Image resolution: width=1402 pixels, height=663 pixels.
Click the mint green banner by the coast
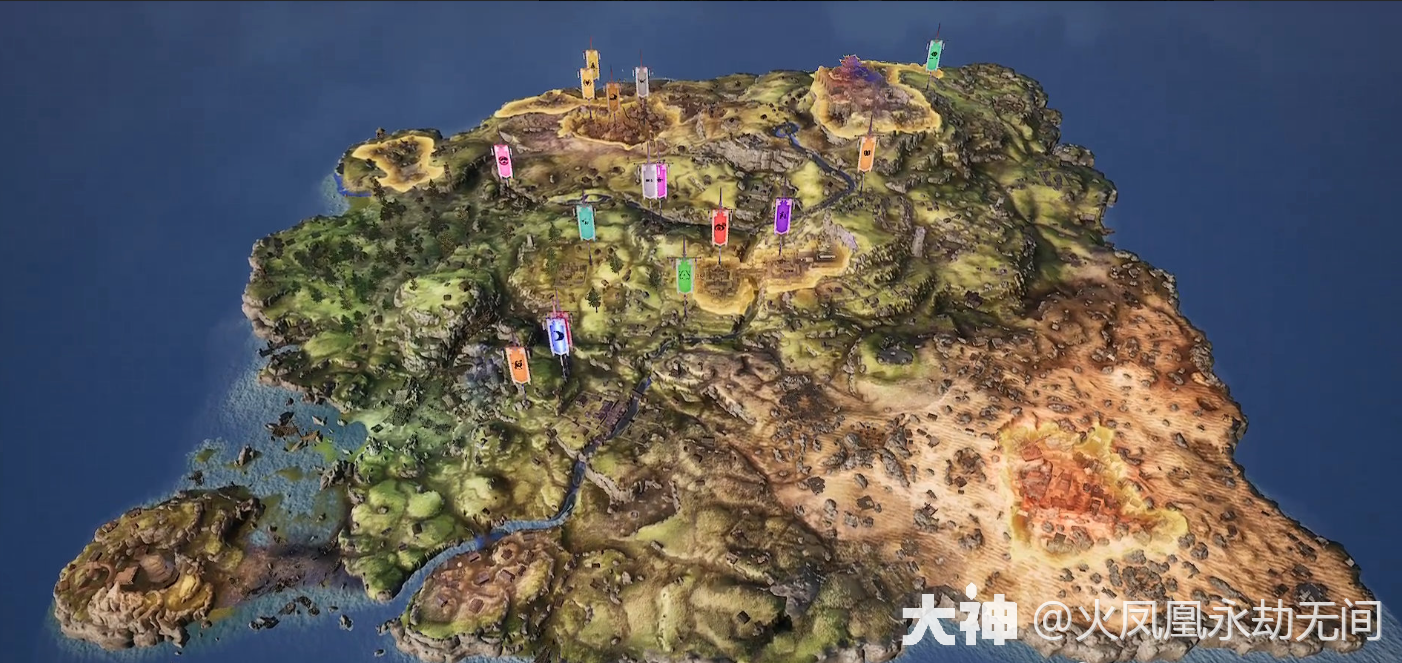click(934, 55)
